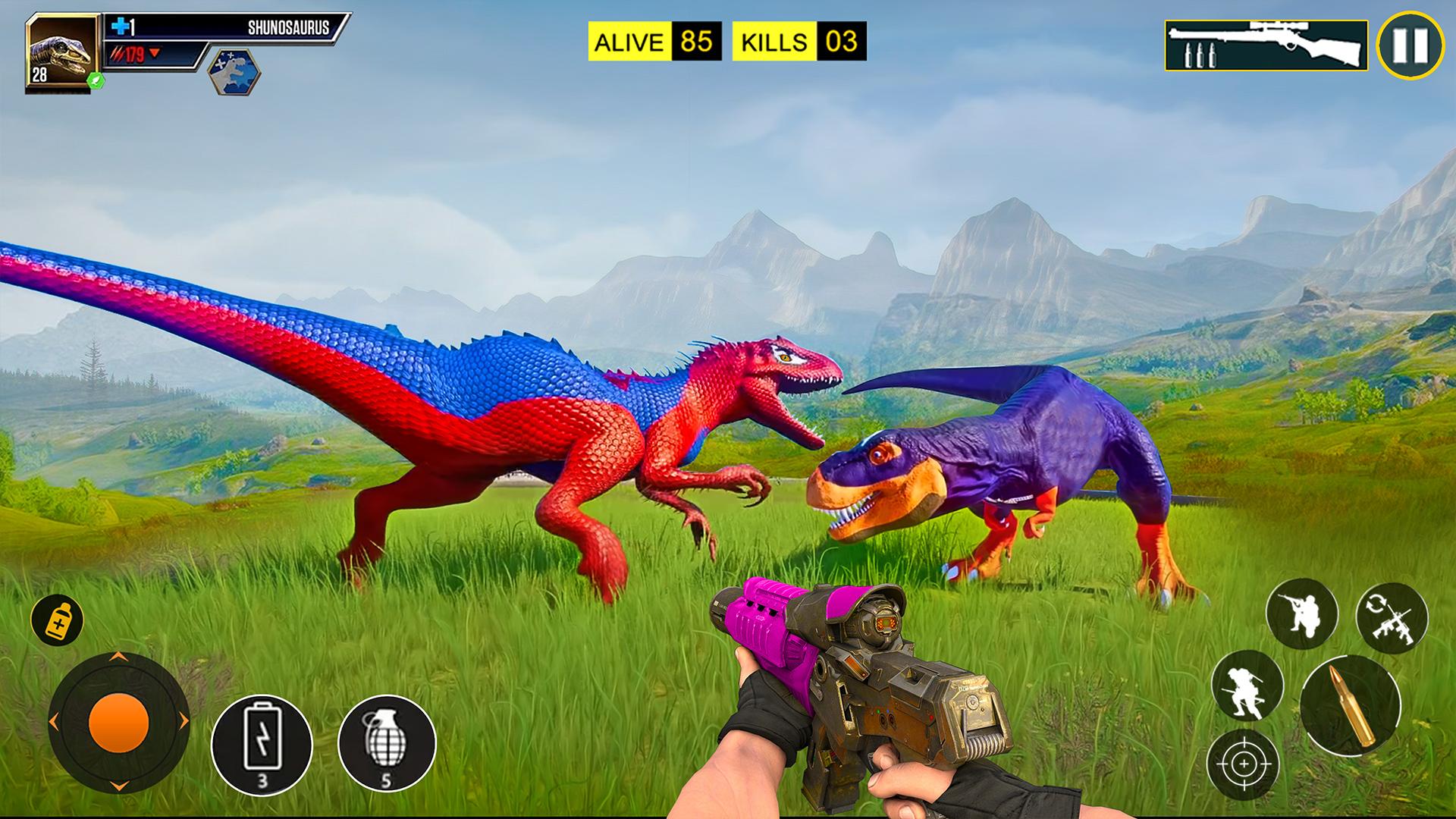Activate the running soldier sprint button
The width and height of the screenshot is (1456, 819).
click(1247, 686)
